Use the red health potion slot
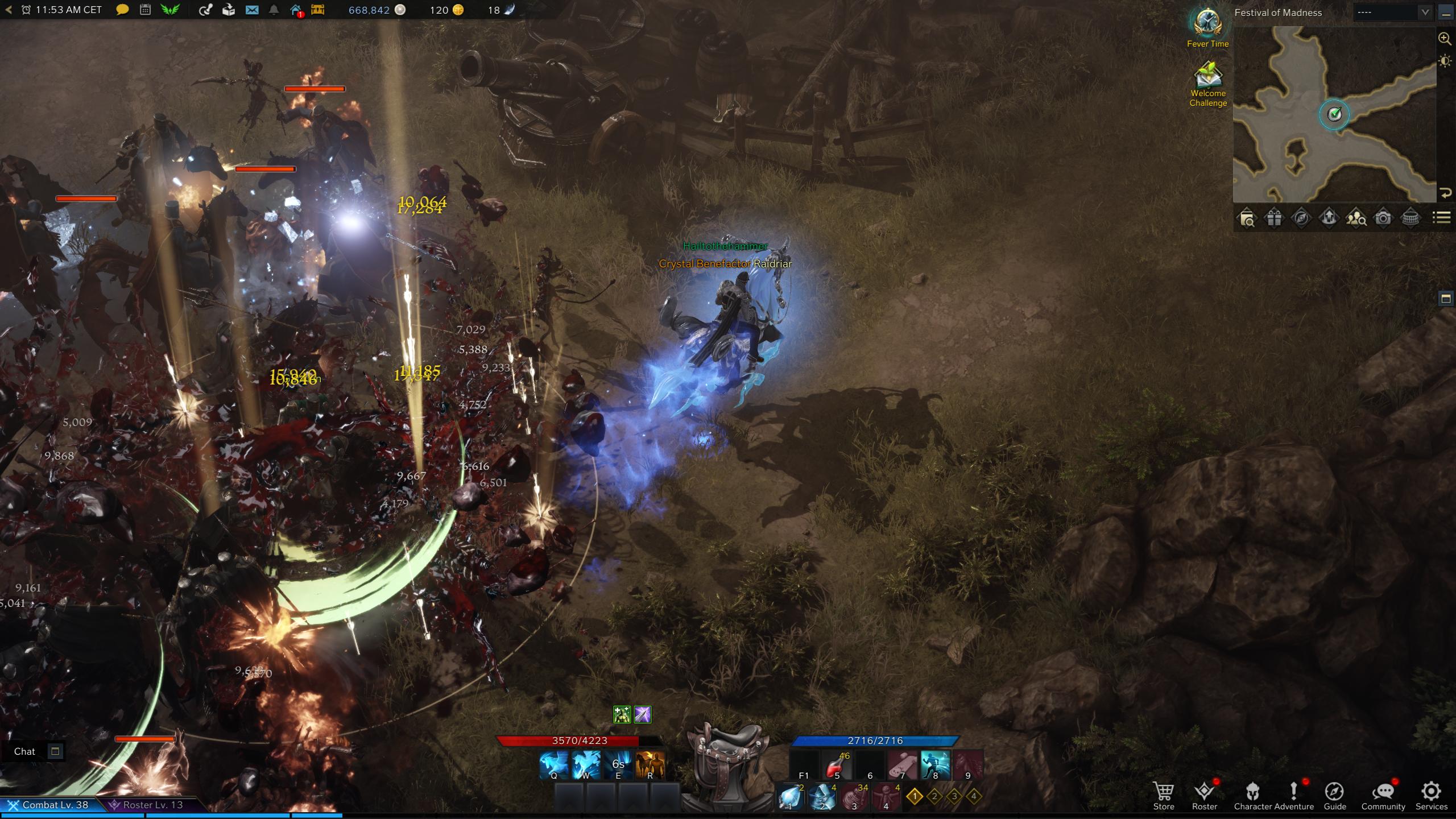Viewport: 1456px width, 819px height. coord(837,766)
